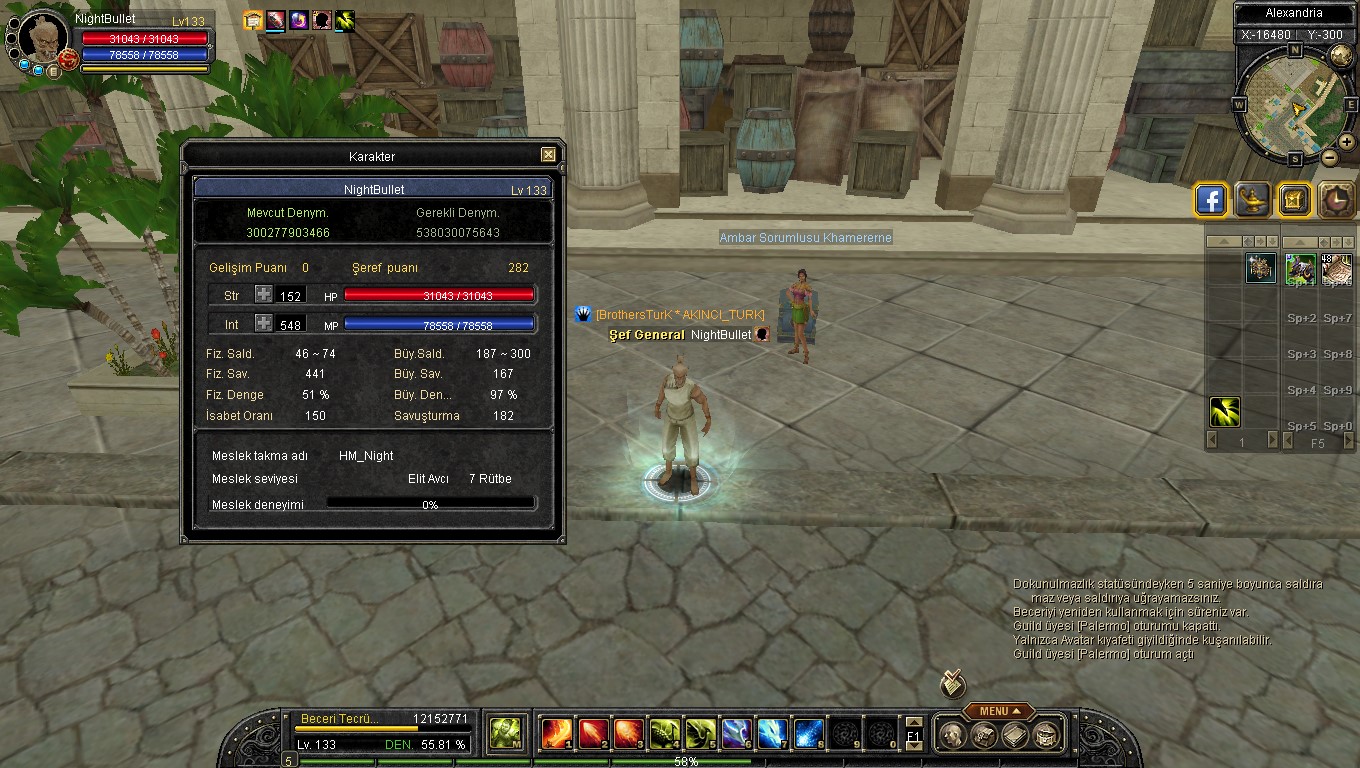Add a point to Int stat
The image size is (1360, 768).
point(263,324)
